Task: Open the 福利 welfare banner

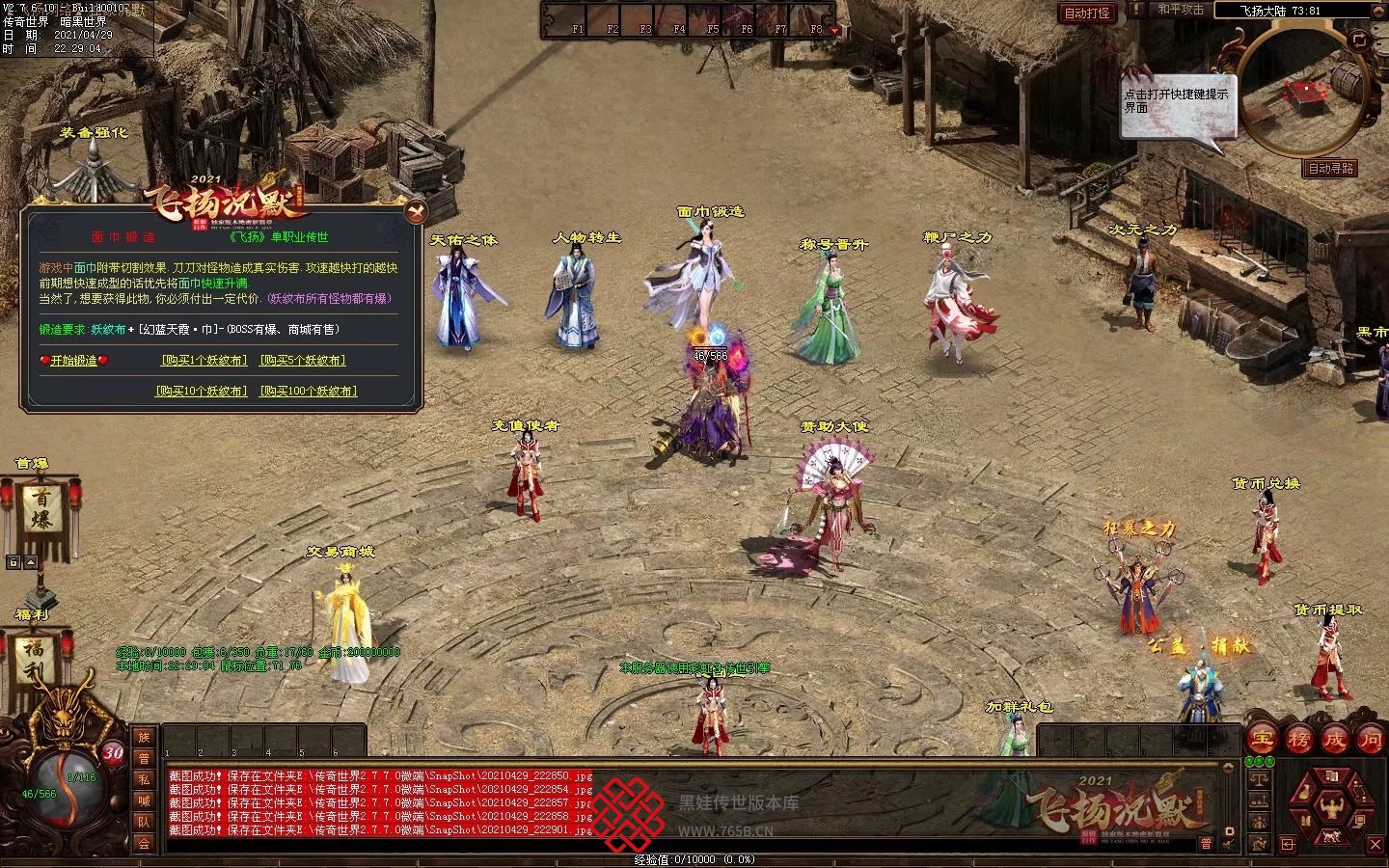Action: pyautogui.click(x=36, y=660)
